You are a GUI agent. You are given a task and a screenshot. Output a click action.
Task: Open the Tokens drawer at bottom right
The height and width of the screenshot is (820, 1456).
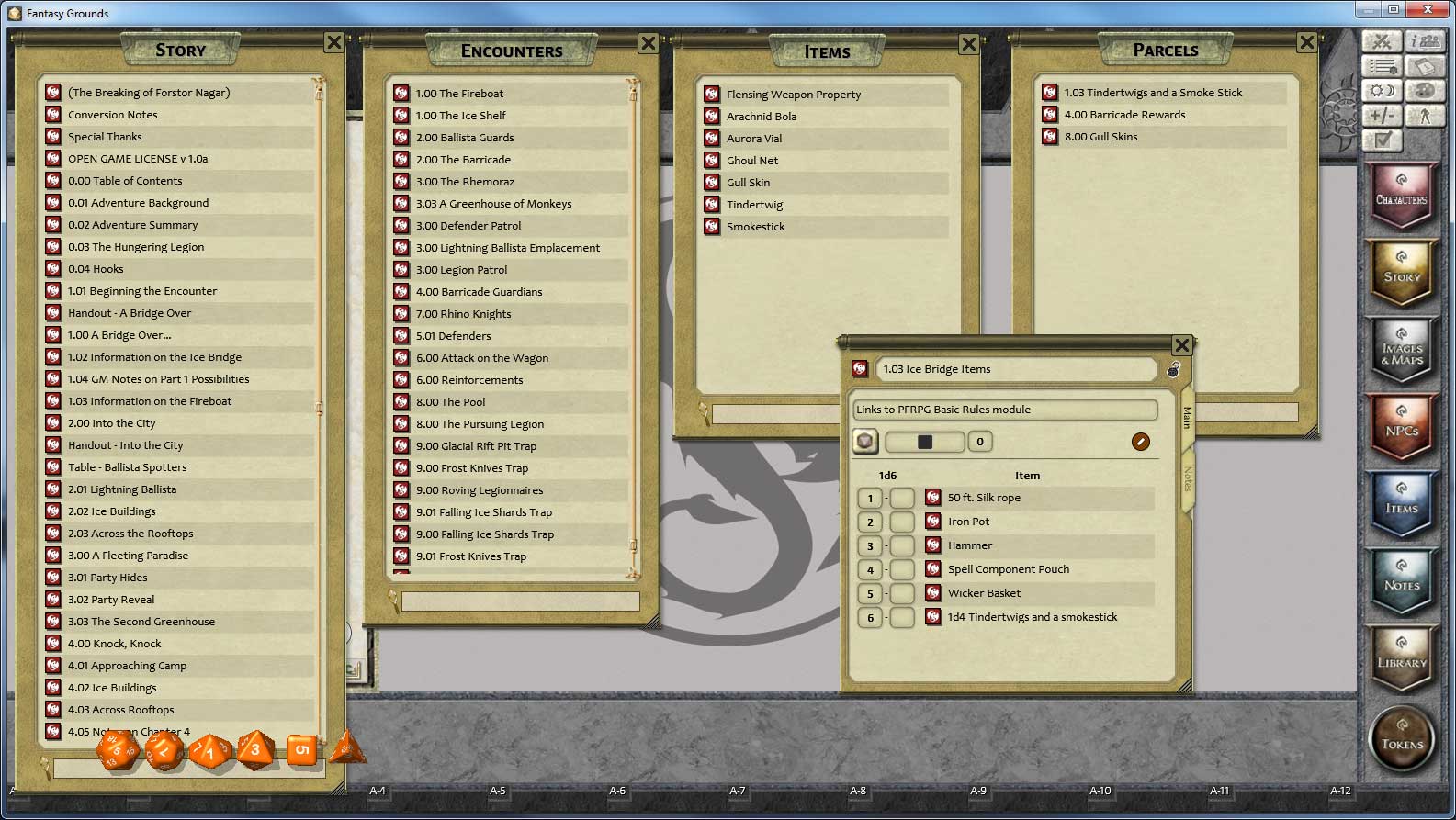[1402, 738]
